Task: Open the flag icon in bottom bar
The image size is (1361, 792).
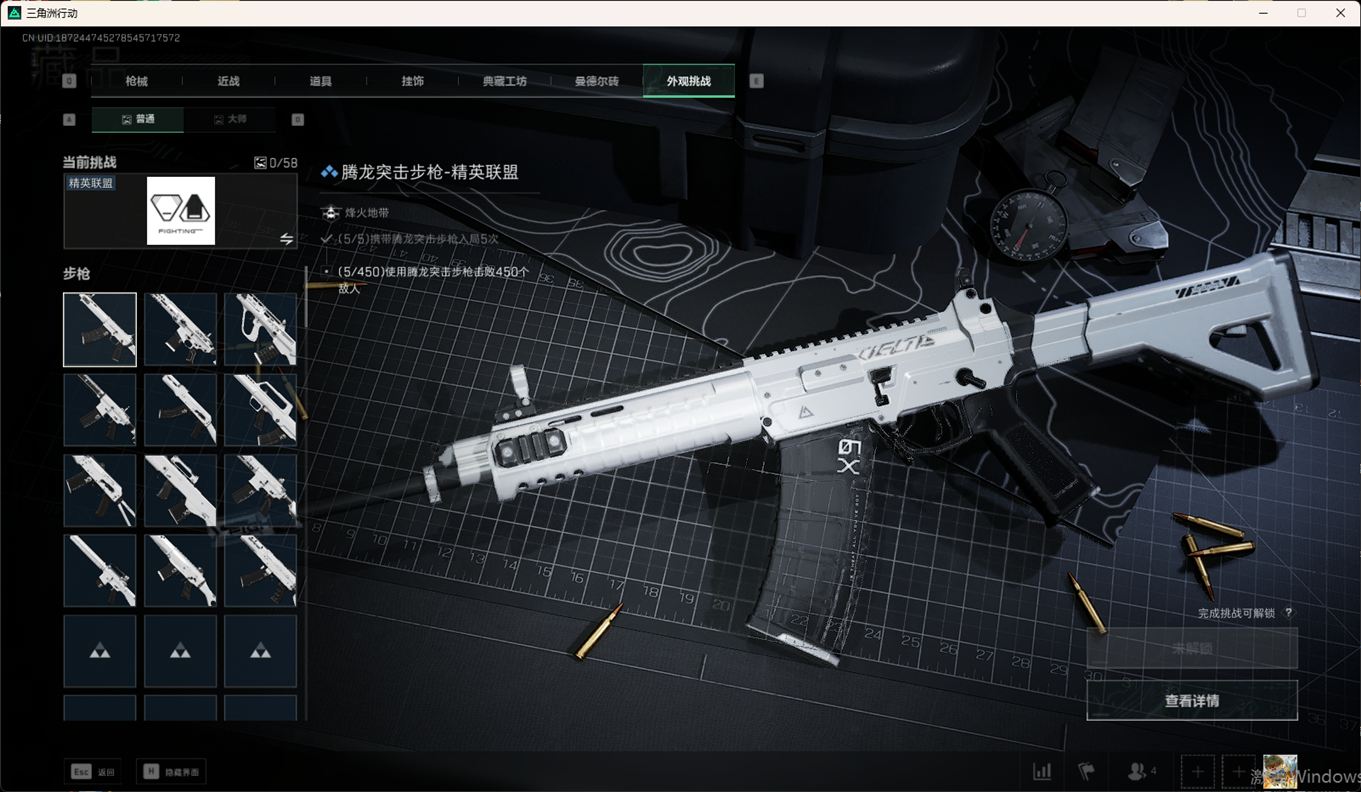Action: pos(1086,771)
